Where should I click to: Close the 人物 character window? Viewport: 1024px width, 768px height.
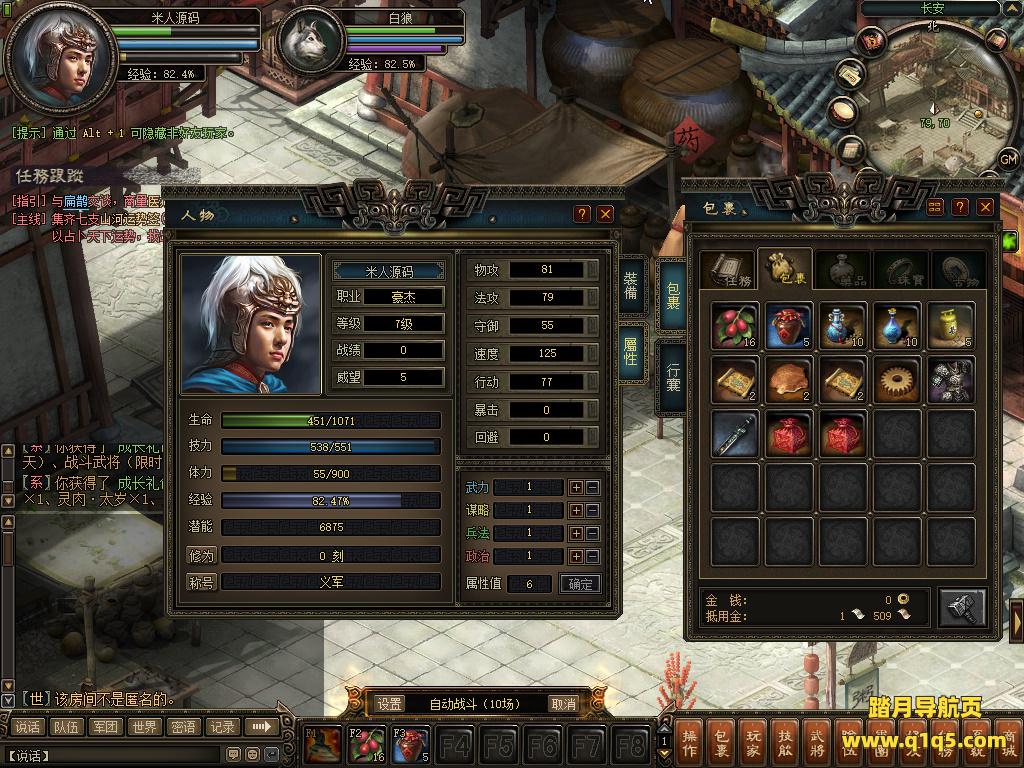pos(605,214)
